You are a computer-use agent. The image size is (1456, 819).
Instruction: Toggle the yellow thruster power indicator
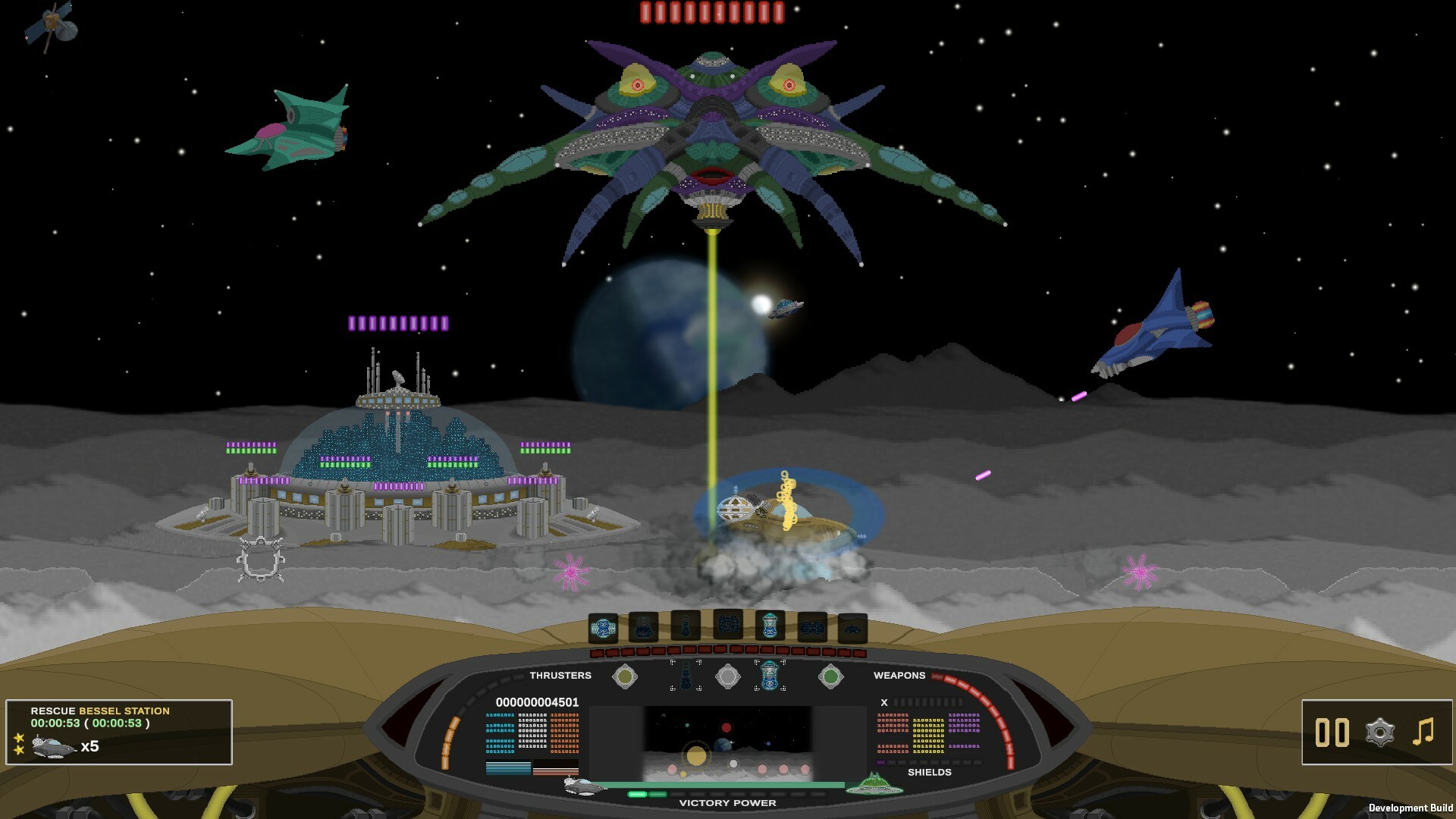click(626, 676)
